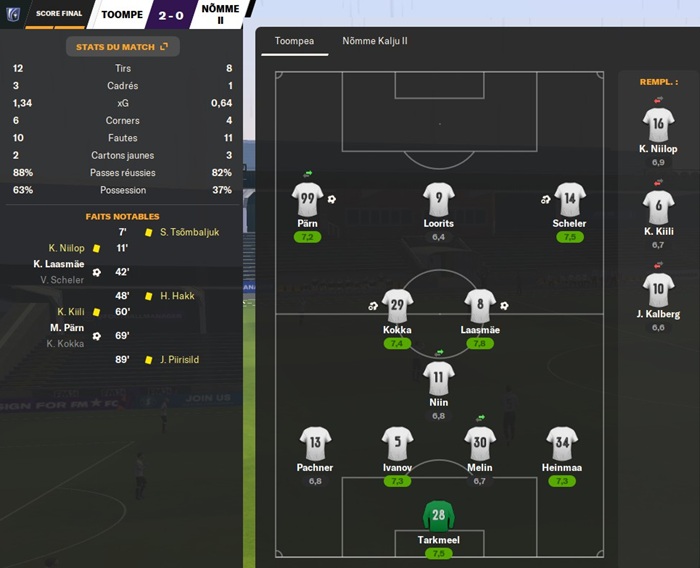The width and height of the screenshot is (700, 568).
Task: Select defender Pachner's number 13 shirt
Action: pyautogui.click(x=315, y=442)
